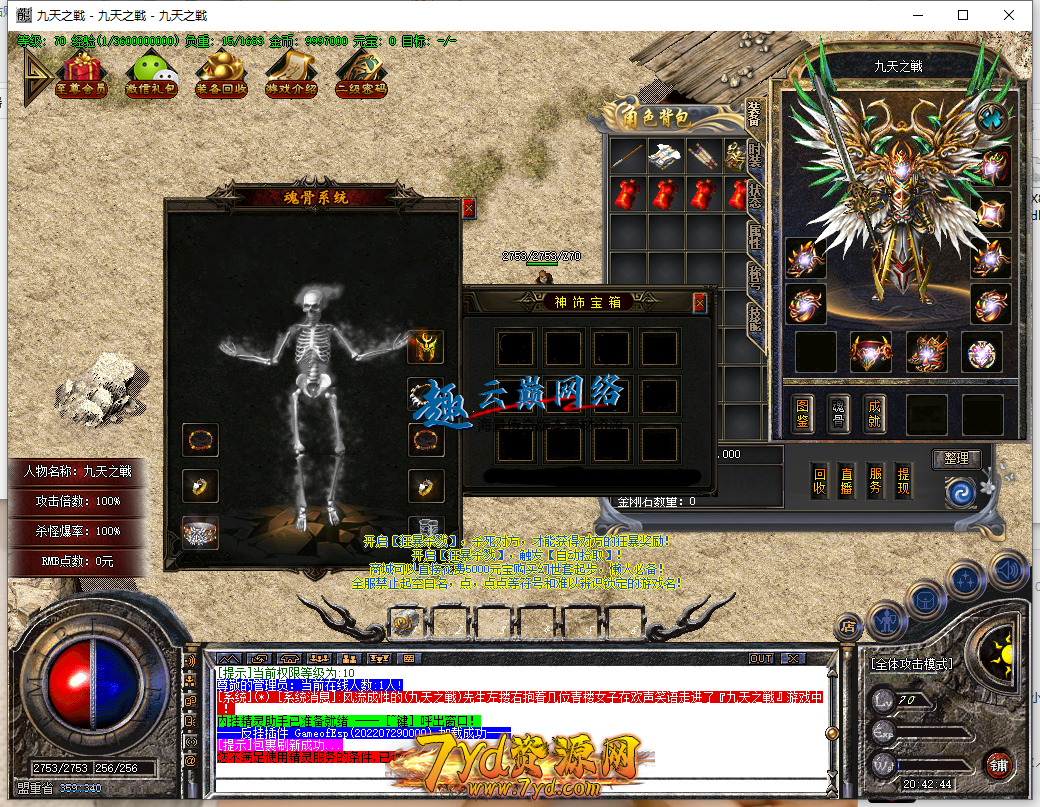Close the 魂骨系统 soul bone window
The height and width of the screenshot is (807, 1040).
pos(468,208)
